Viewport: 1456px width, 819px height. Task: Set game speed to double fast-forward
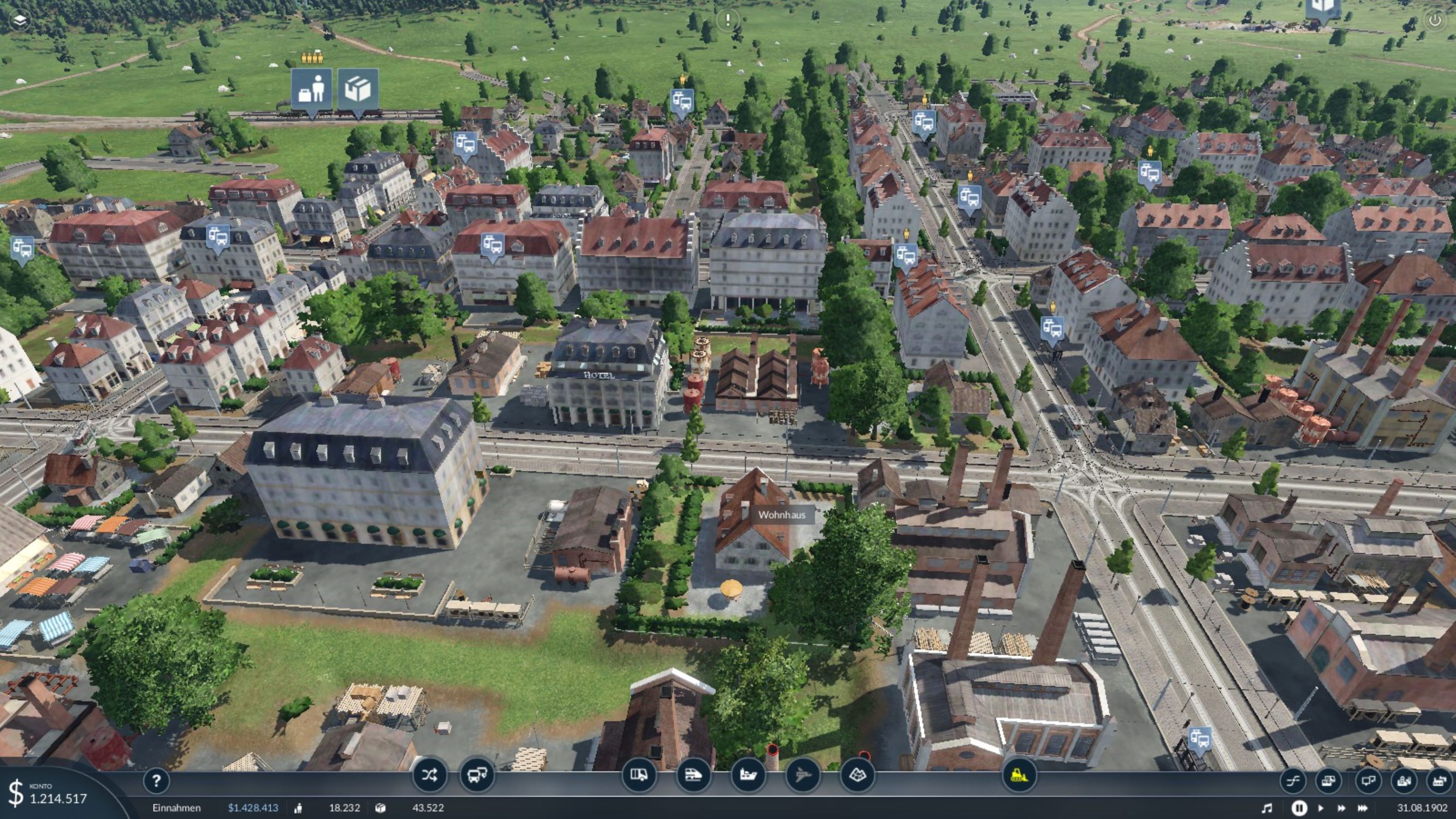pyautogui.click(x=1341, y=808)
